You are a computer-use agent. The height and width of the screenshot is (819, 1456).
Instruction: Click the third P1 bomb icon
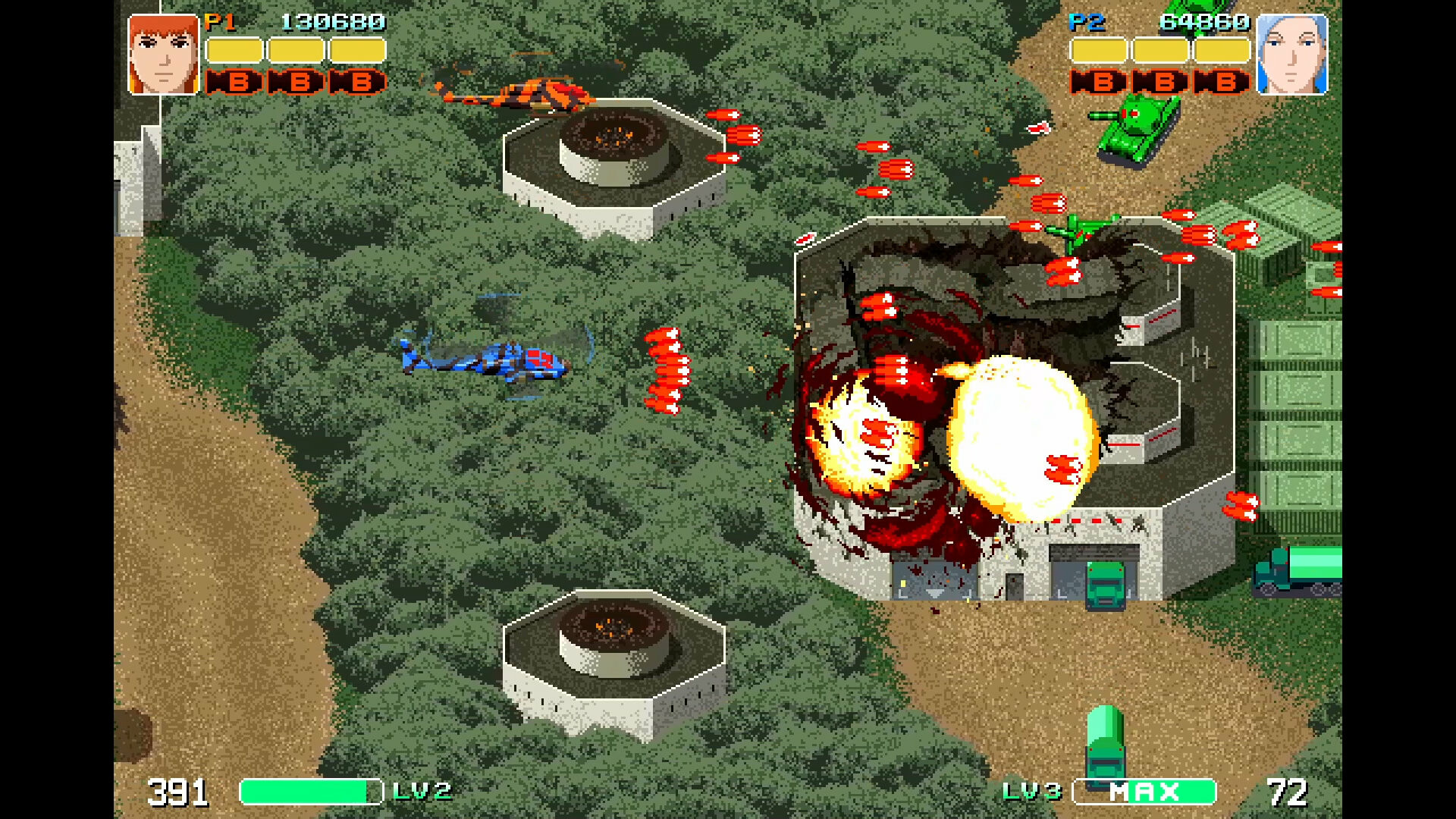356,82
